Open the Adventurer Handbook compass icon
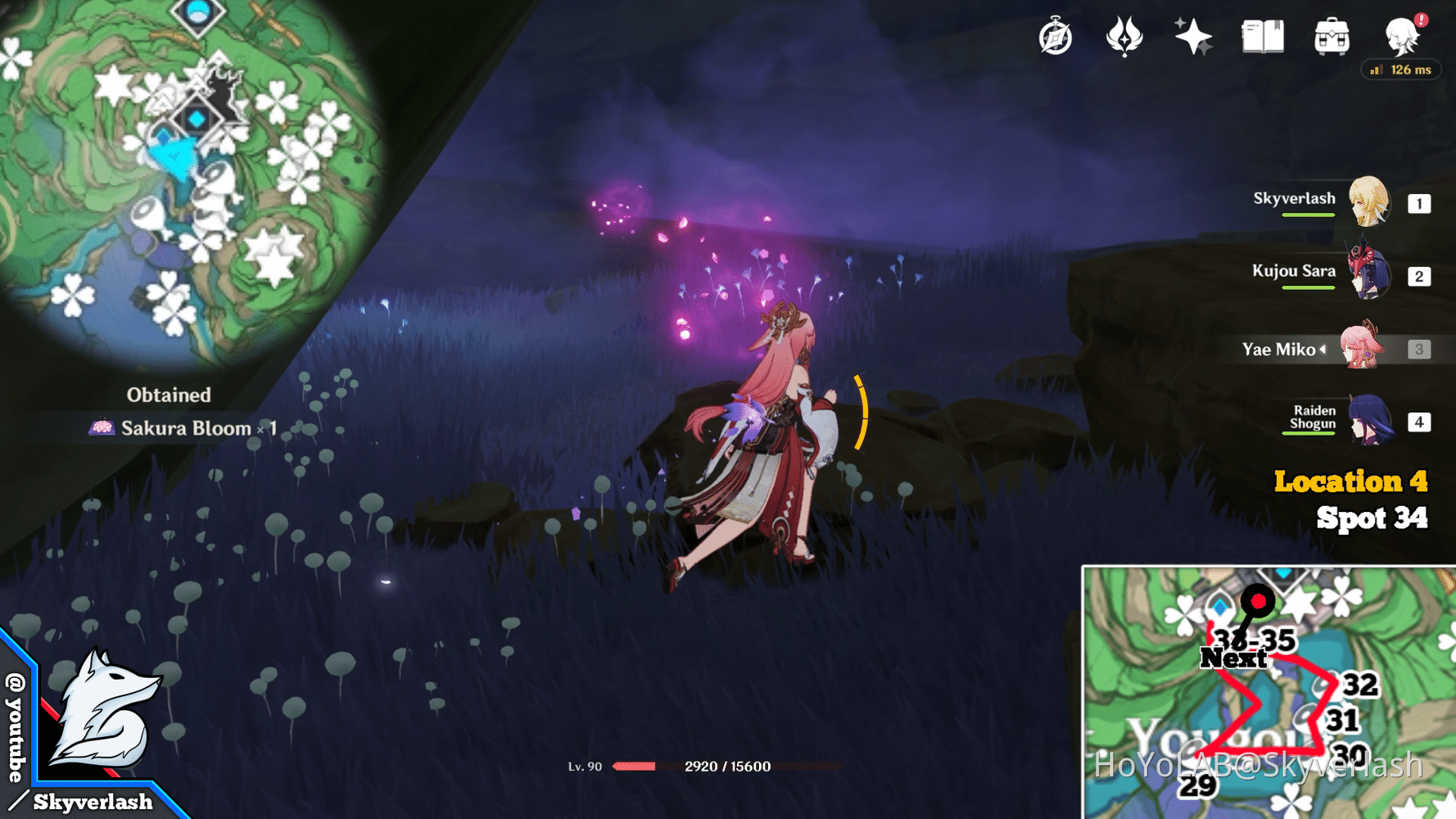 point(1056,36)
